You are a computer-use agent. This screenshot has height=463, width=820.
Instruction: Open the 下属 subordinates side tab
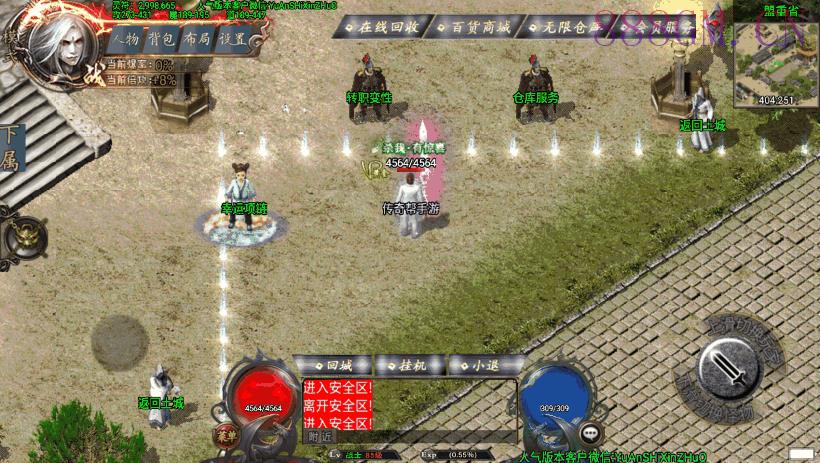point(12,149)
